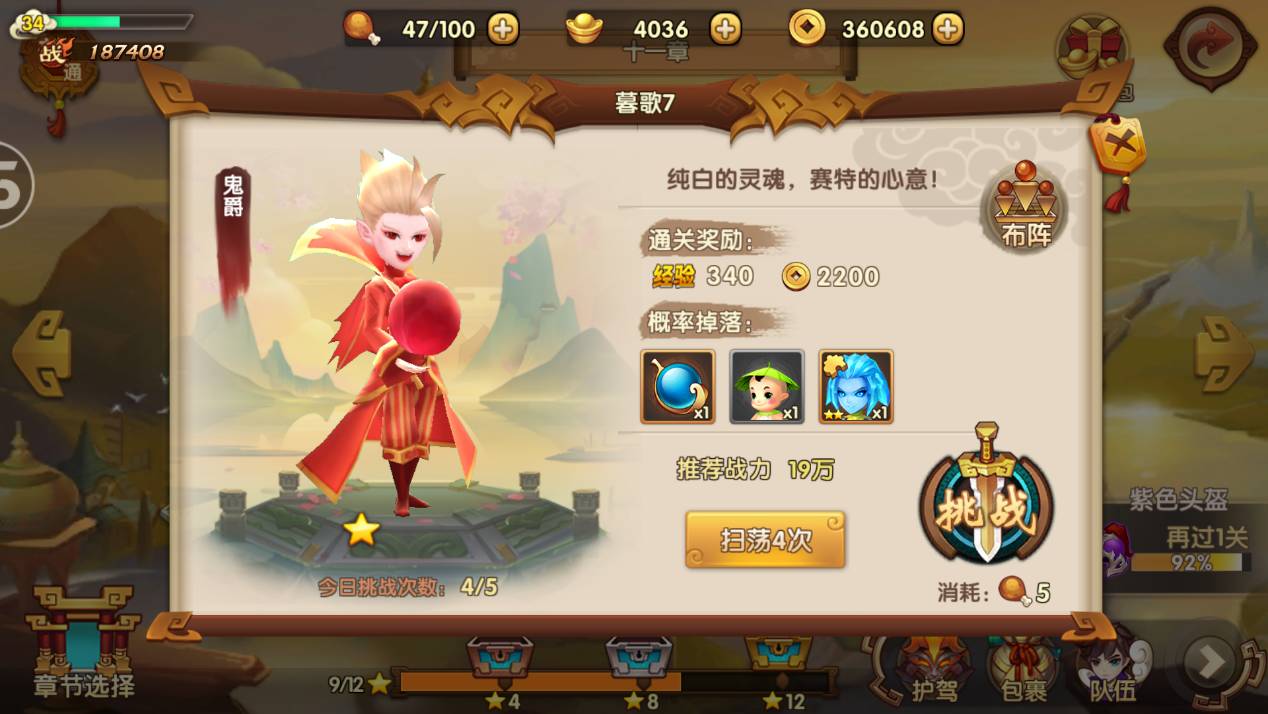Open the 队伍 team menu
Screen dimensions: 1268x714
tap(1112, 667)
